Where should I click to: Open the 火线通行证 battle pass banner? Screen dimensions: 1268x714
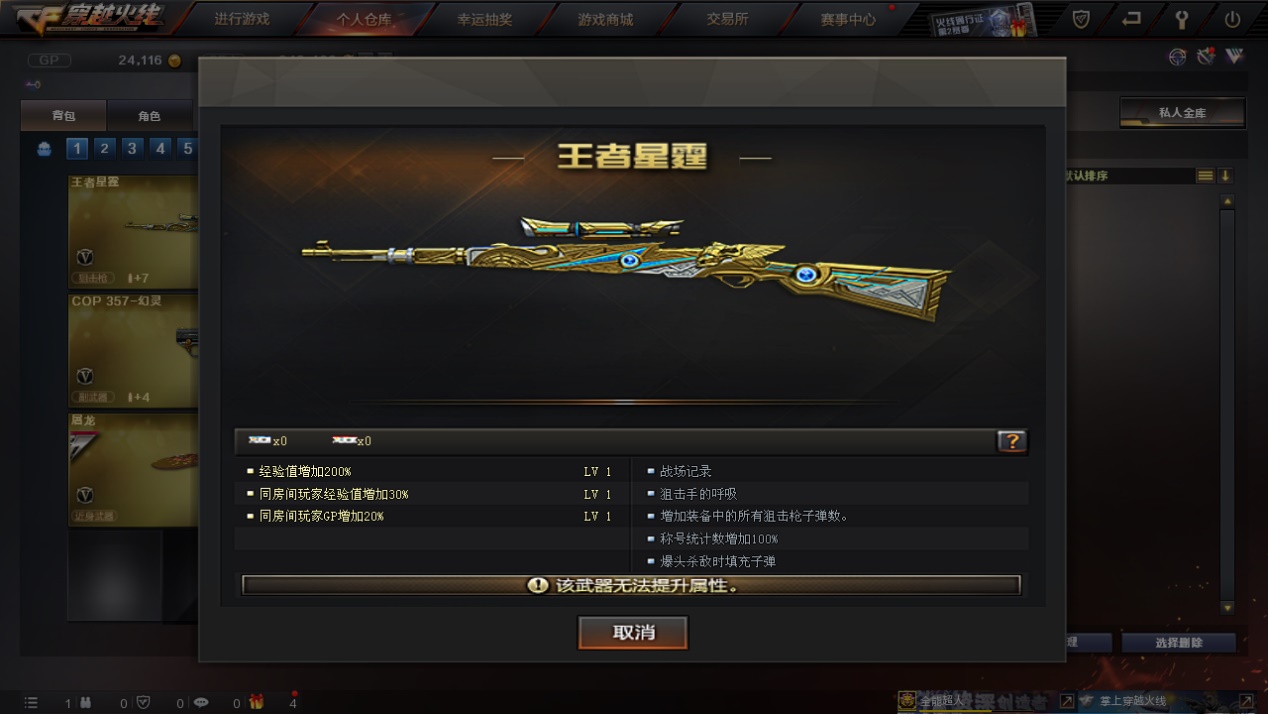pos(980,20)
